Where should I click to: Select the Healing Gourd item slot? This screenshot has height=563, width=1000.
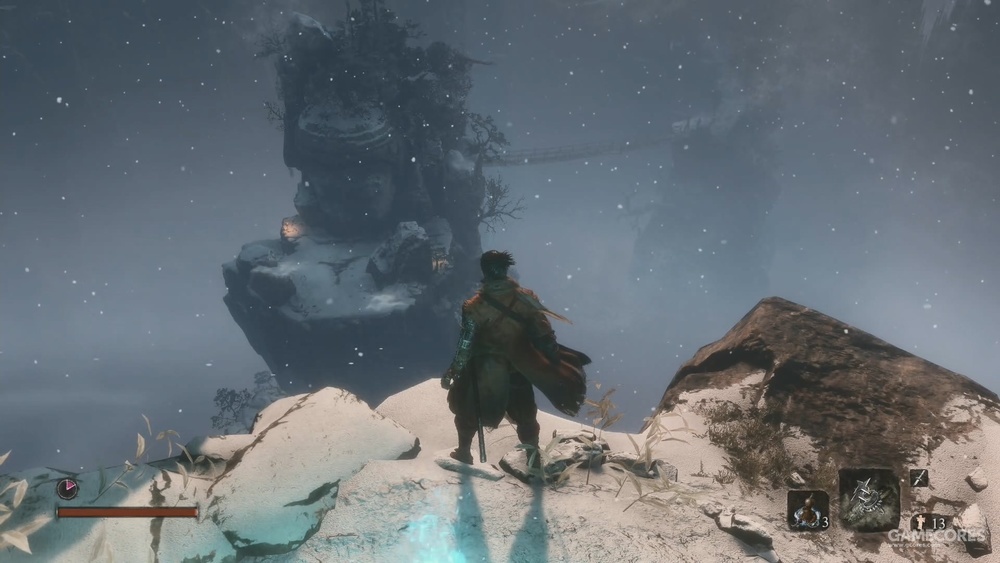(x=807, y=509)
